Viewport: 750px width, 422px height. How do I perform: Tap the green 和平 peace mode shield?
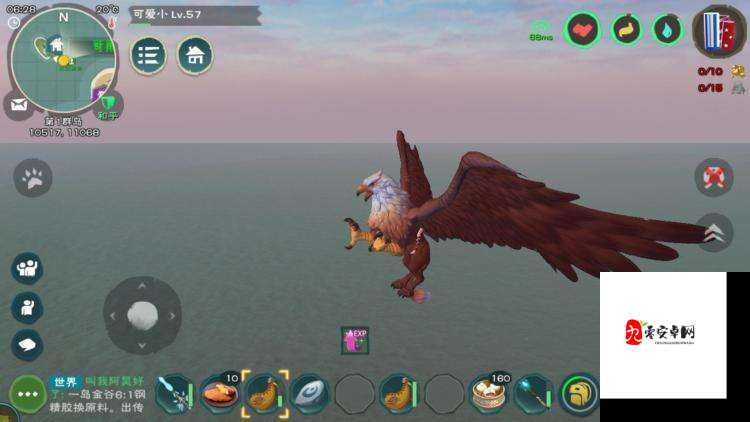pos(109,102)
